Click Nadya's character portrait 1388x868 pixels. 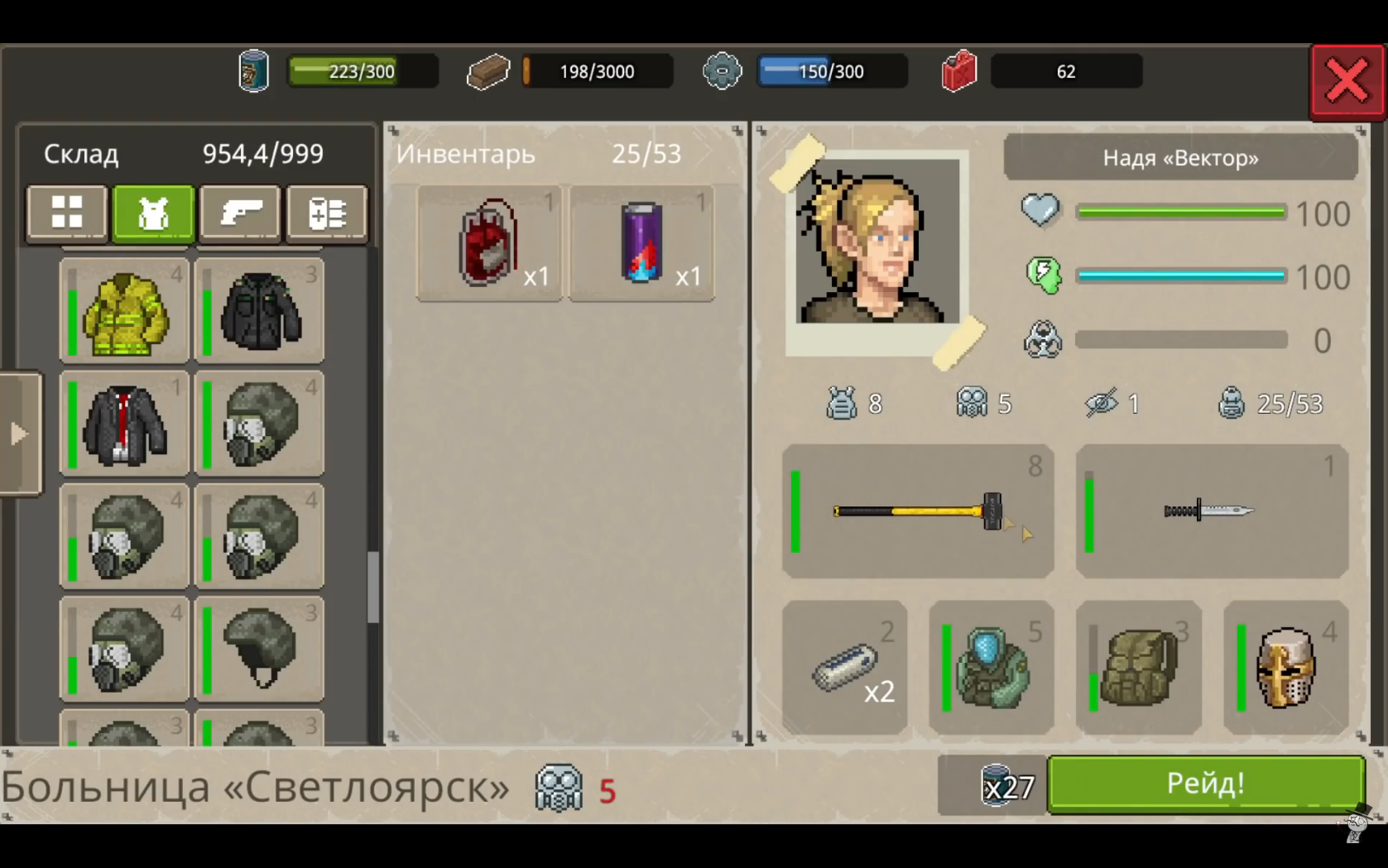tap(877, 245)
